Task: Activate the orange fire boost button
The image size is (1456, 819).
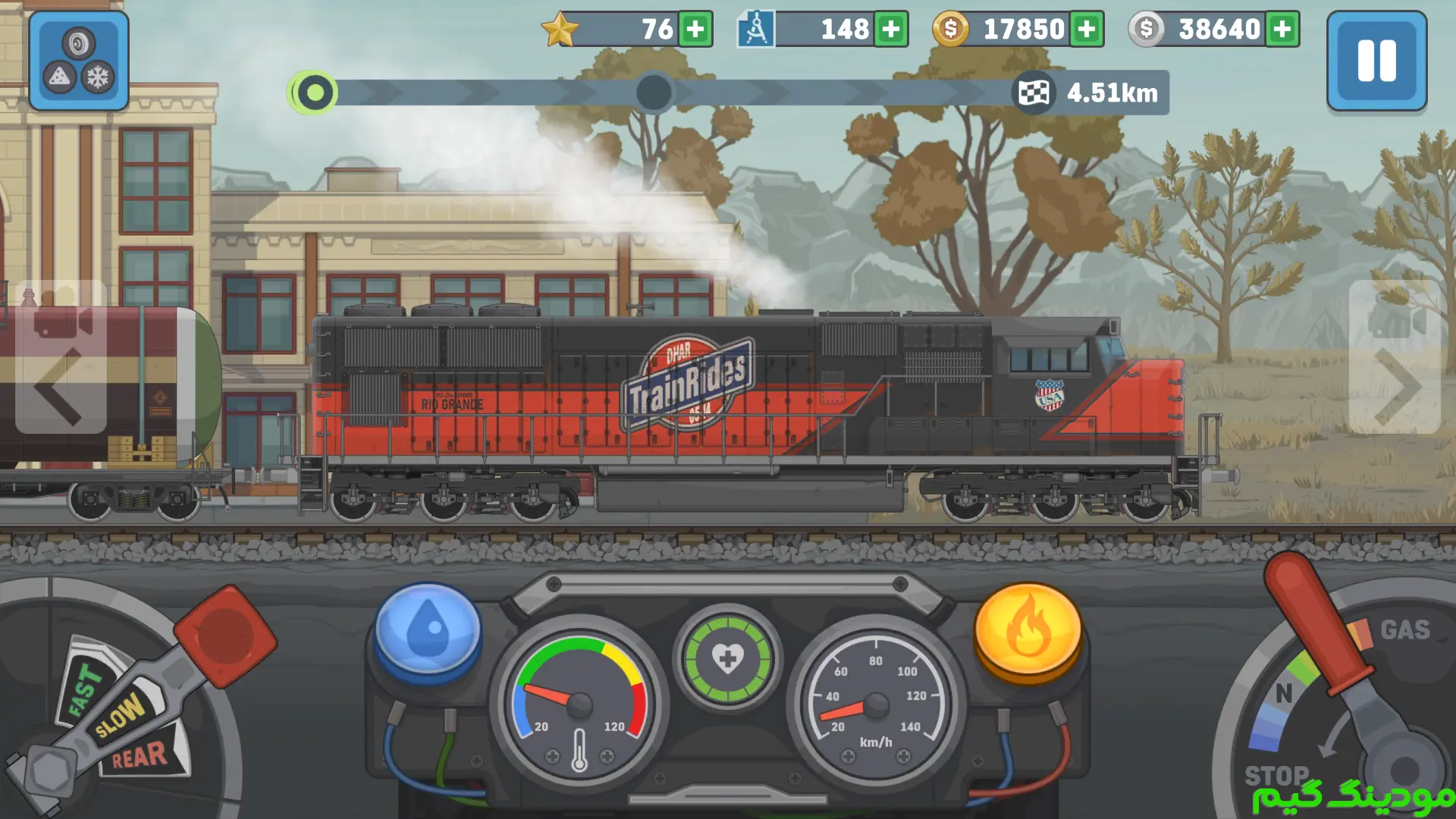Action: tap(1028, 629)
